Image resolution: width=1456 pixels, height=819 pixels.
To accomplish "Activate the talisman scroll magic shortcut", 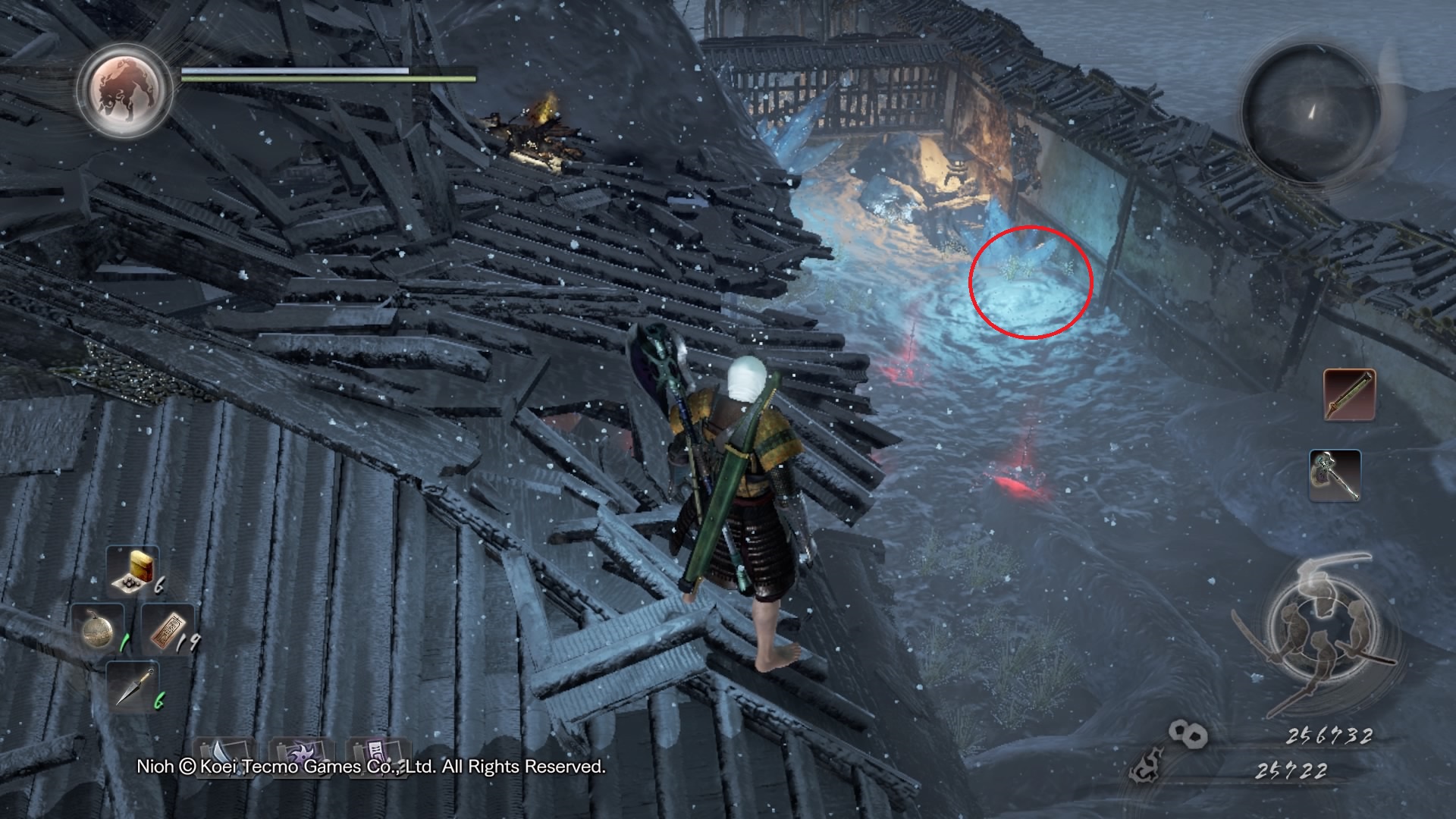I will [x=374, y=754].
